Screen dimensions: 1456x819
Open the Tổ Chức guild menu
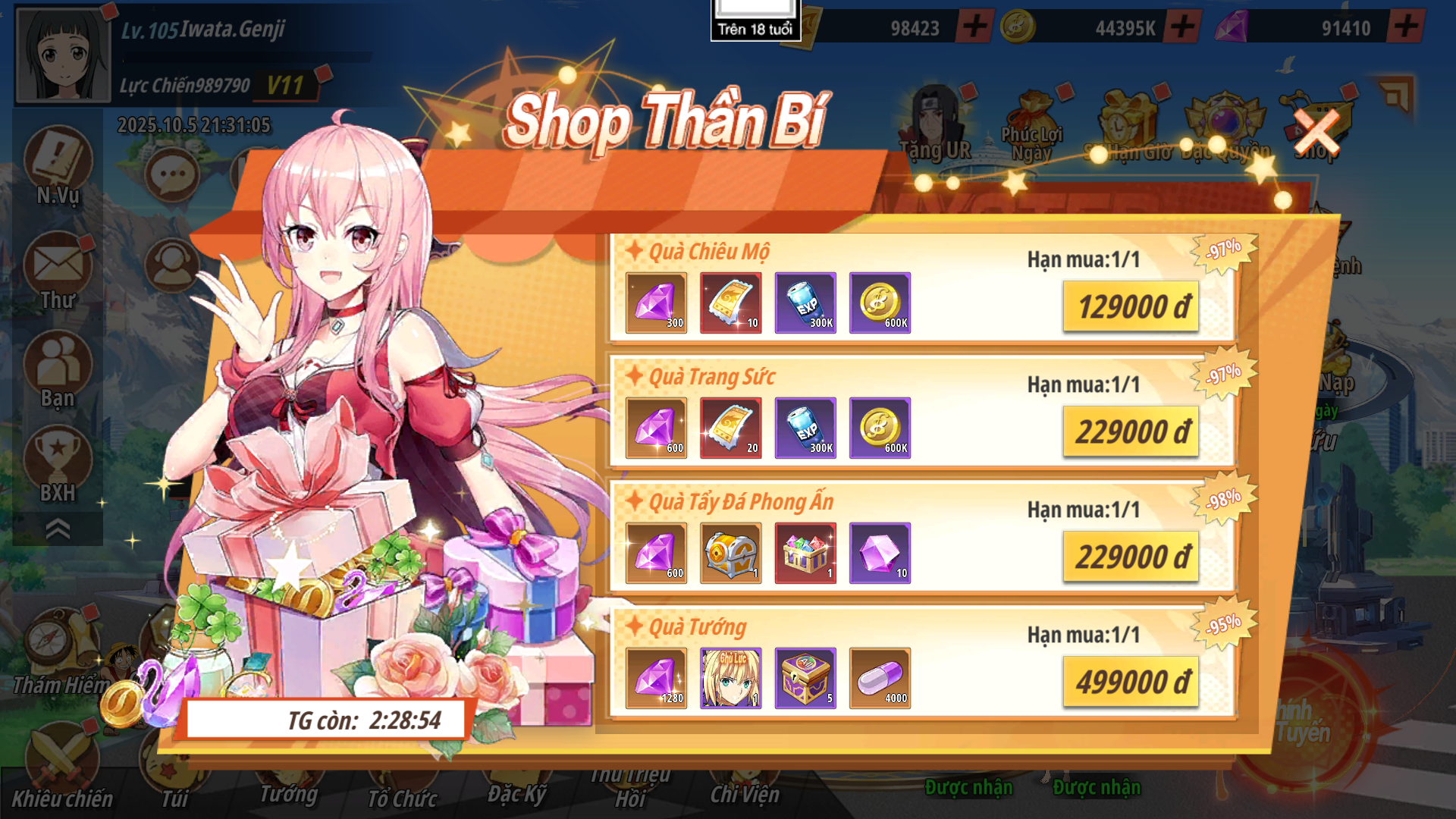(x=402, y=792)
